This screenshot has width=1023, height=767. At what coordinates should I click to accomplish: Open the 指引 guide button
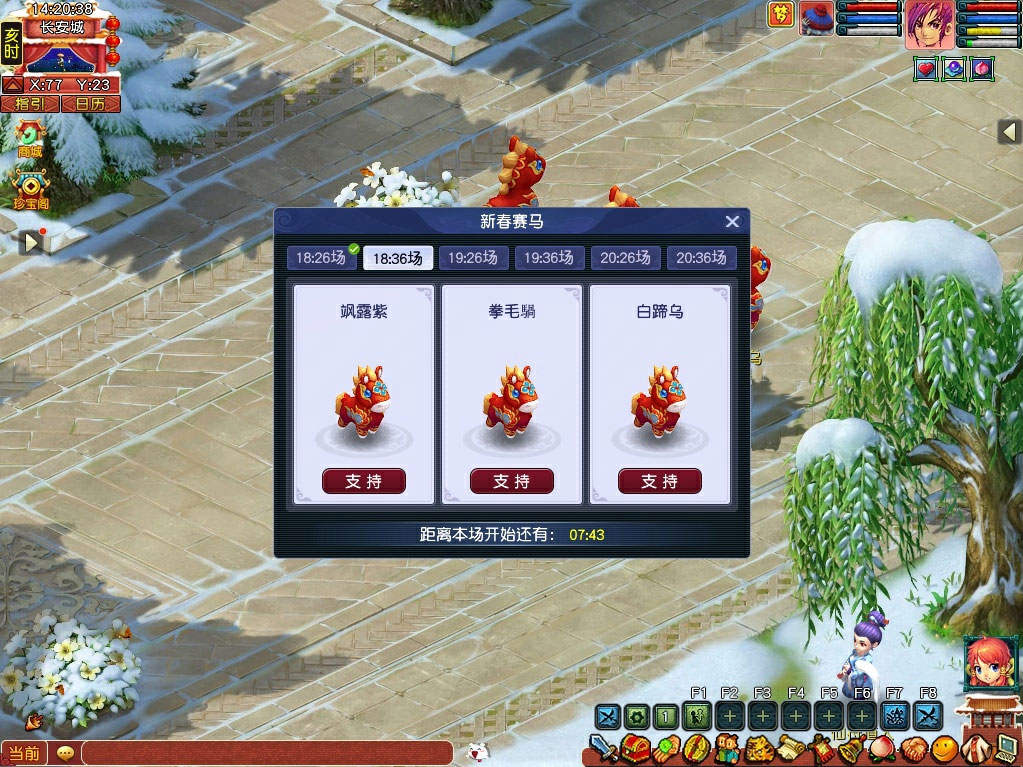(29, 103)
